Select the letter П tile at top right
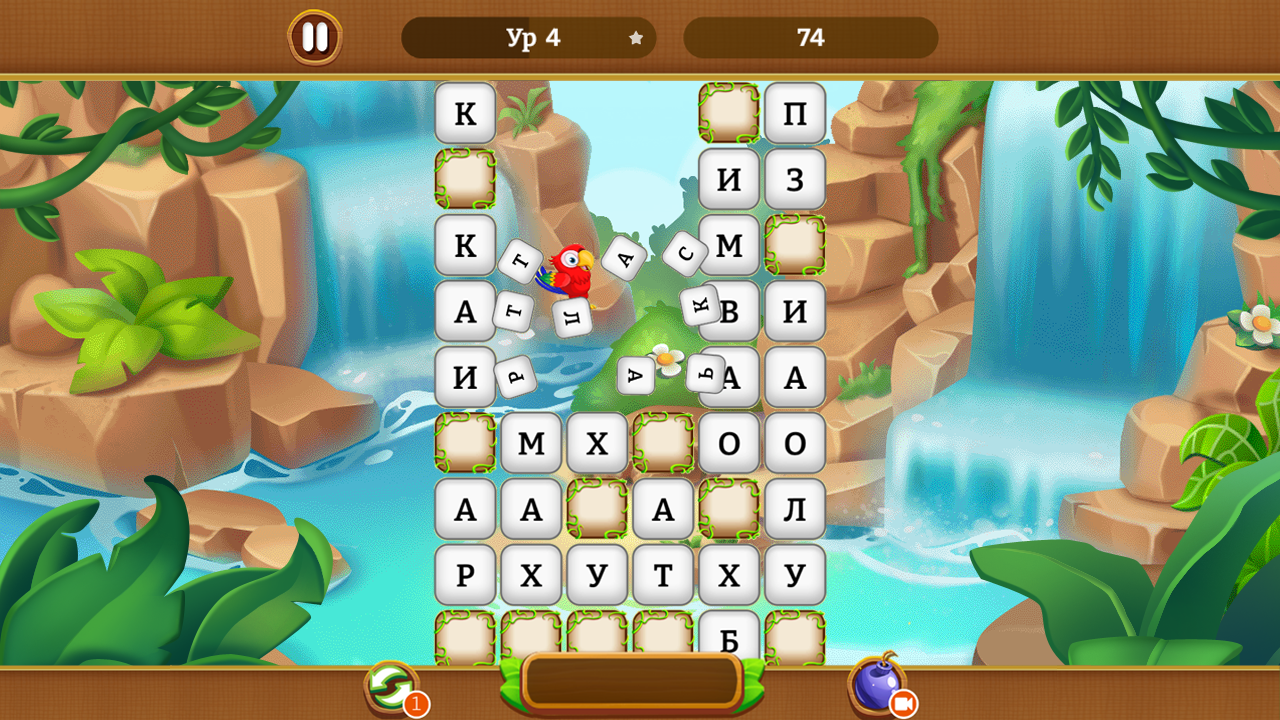Viewport: 1280px width, 720px height. point(796,113)
